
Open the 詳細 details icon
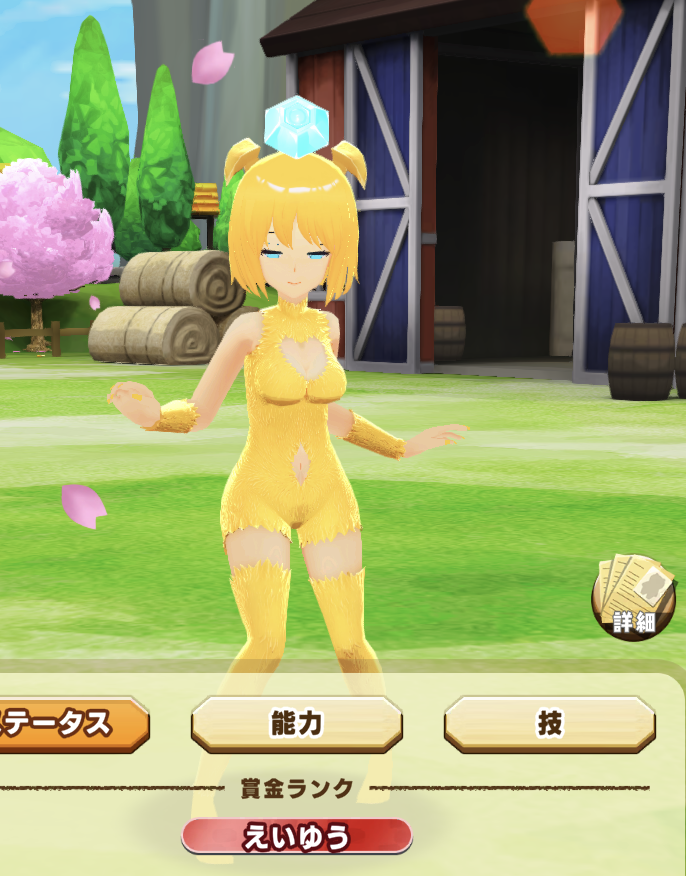(x=633, y=598)
